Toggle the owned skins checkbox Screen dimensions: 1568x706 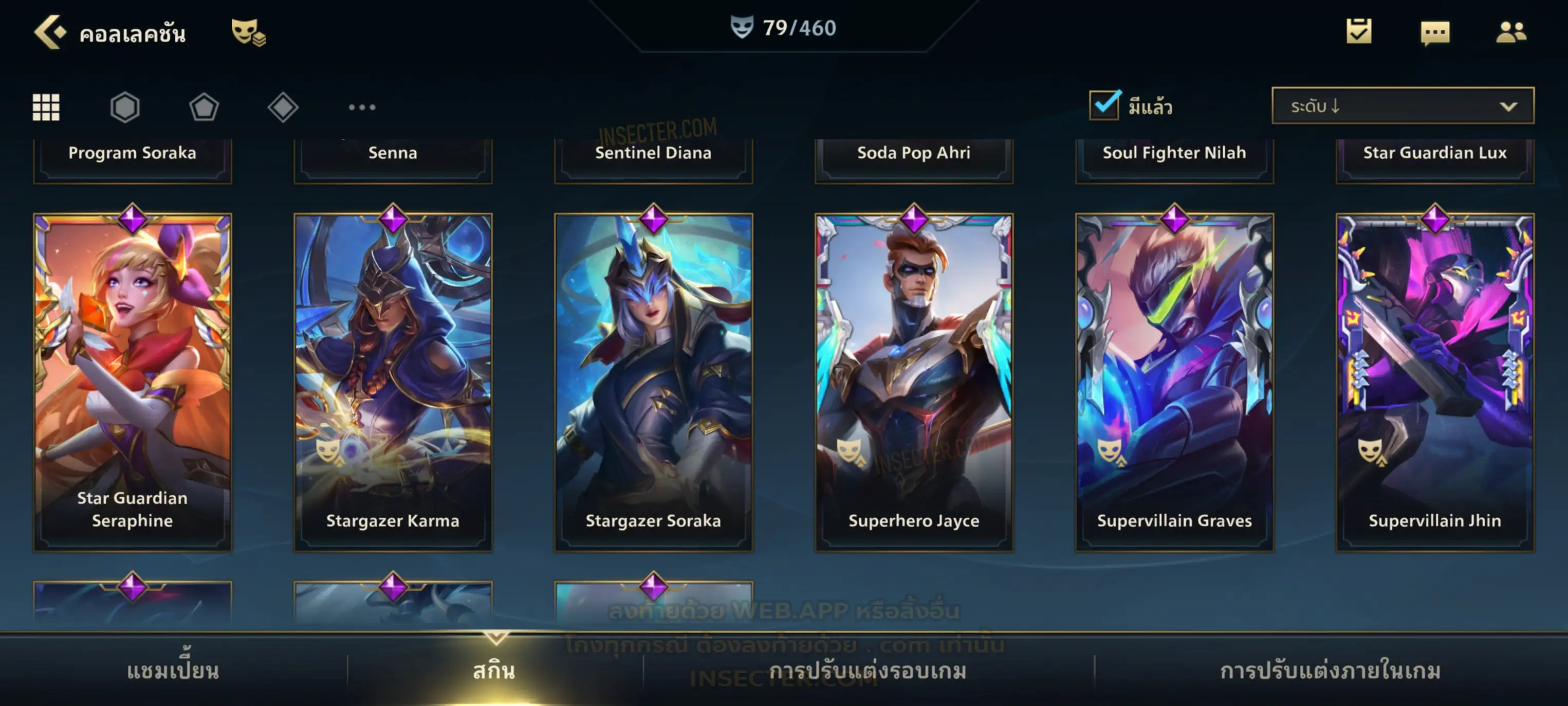pos(1104,105)
